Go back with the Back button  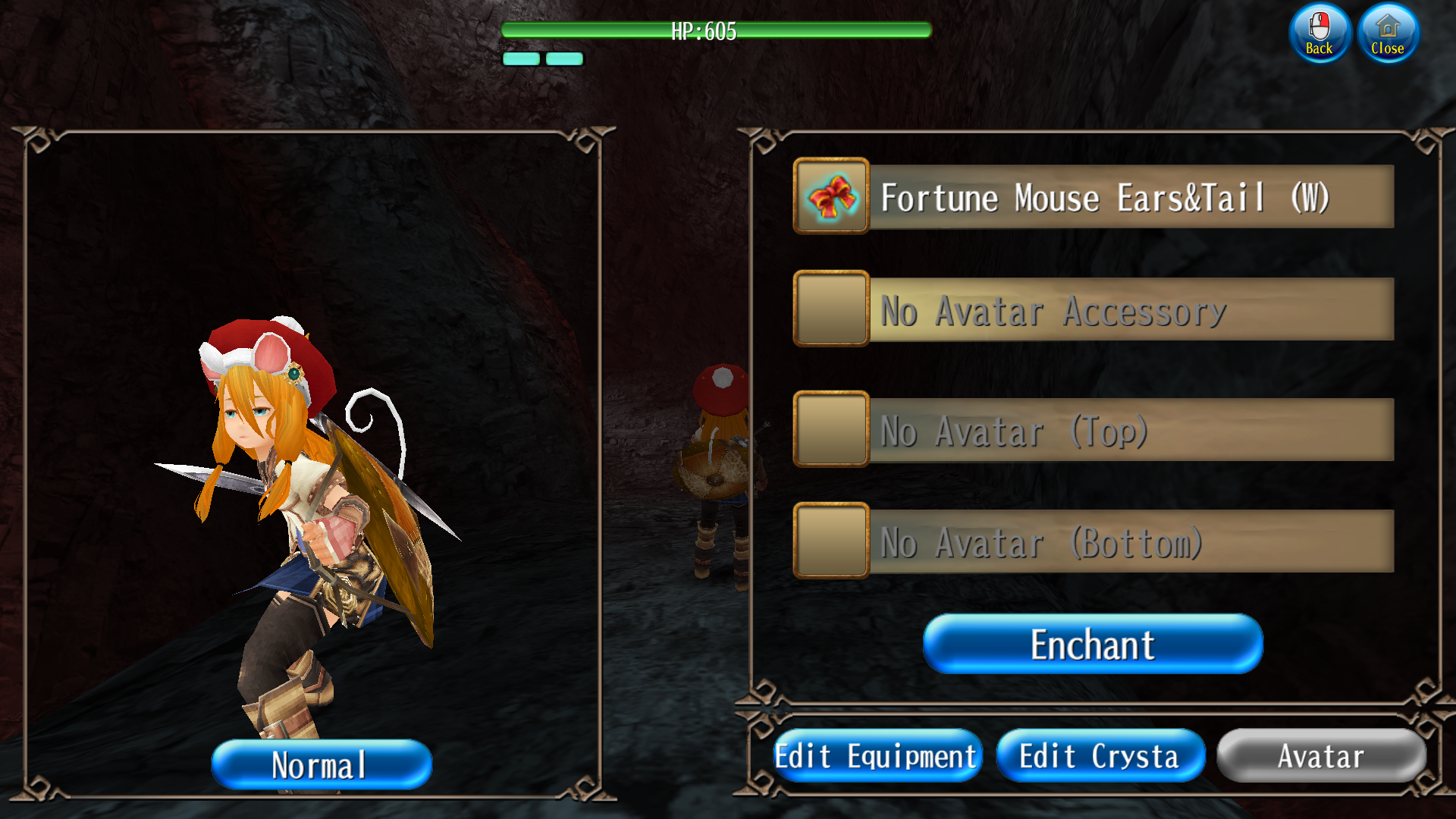coord(1319,33)
